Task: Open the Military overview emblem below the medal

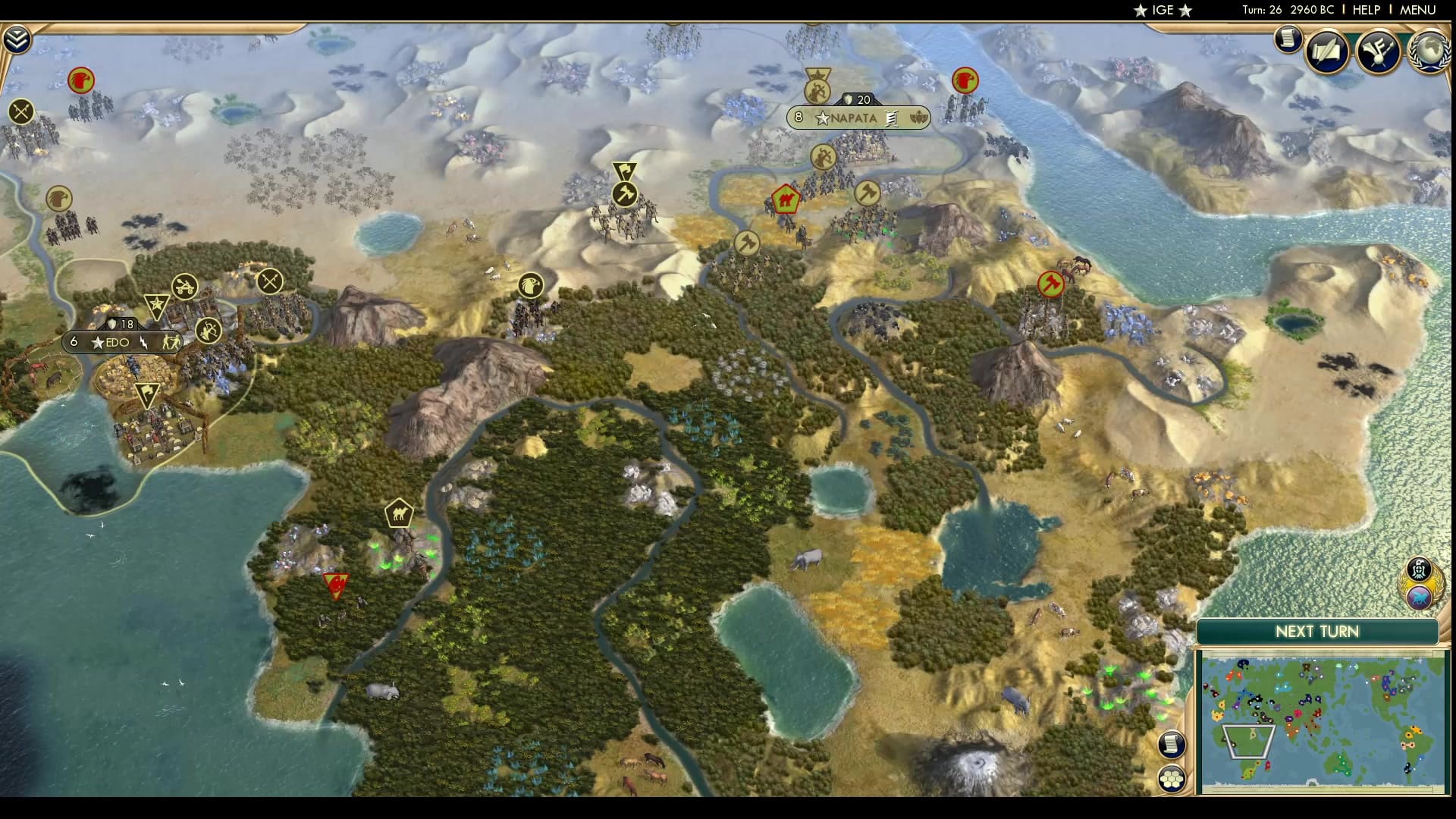Action: (1419, 598)
